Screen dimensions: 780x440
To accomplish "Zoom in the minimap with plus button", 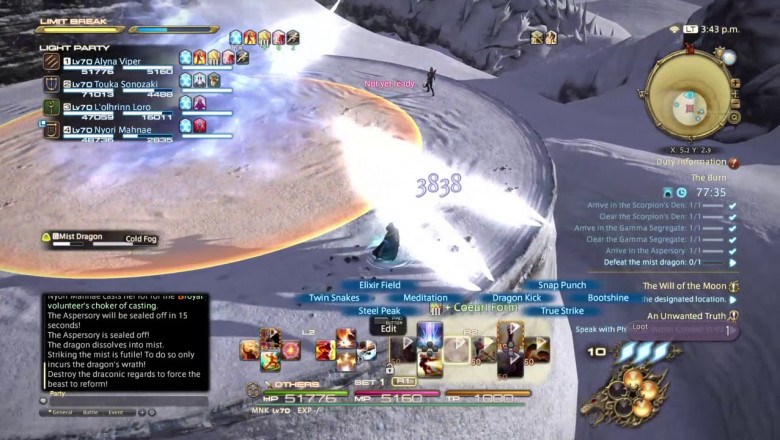I will (x=735, y=84).
